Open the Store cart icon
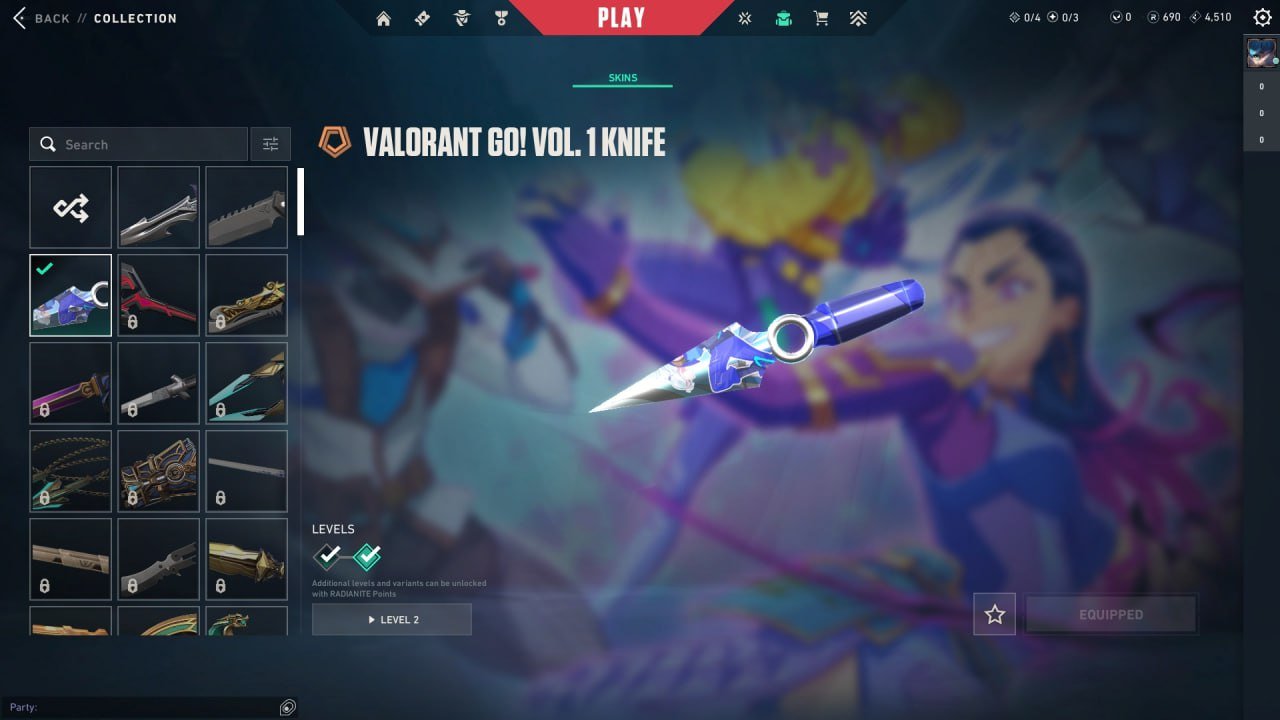Image resolution: width=1280 pixels, height=720 pixels. [x=820, y=17]
